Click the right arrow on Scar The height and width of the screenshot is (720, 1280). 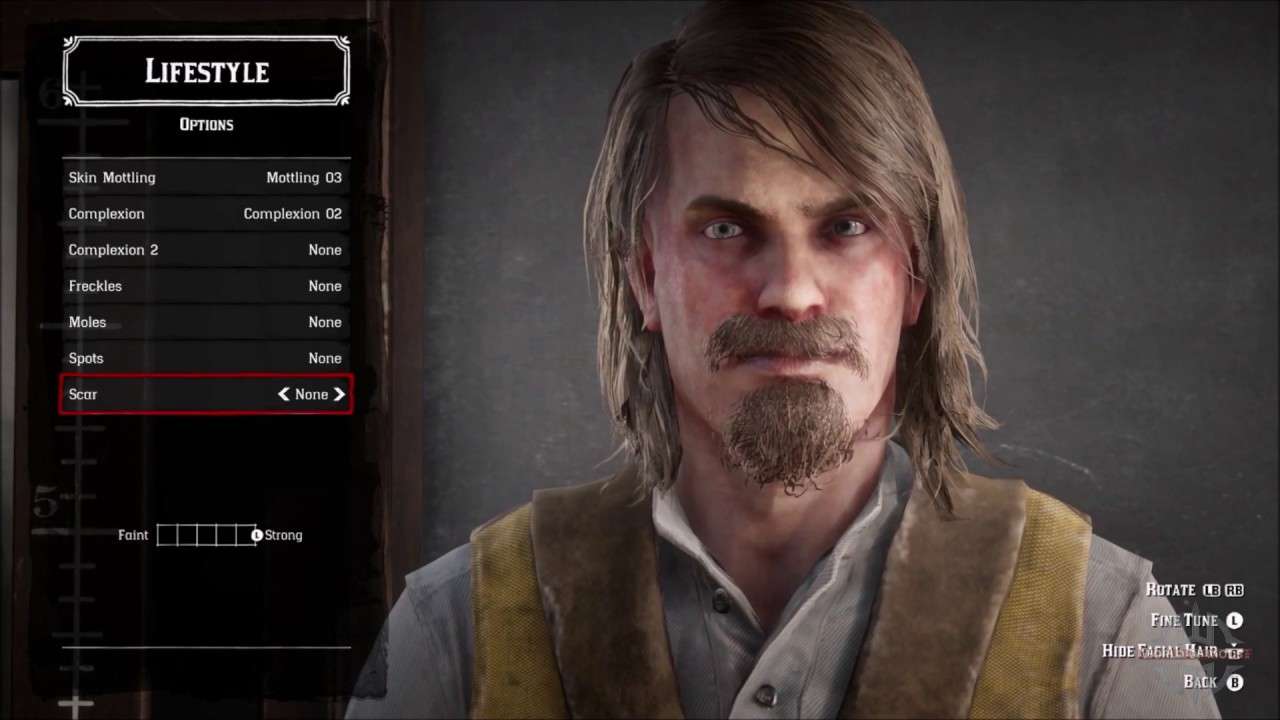[340, 394]
